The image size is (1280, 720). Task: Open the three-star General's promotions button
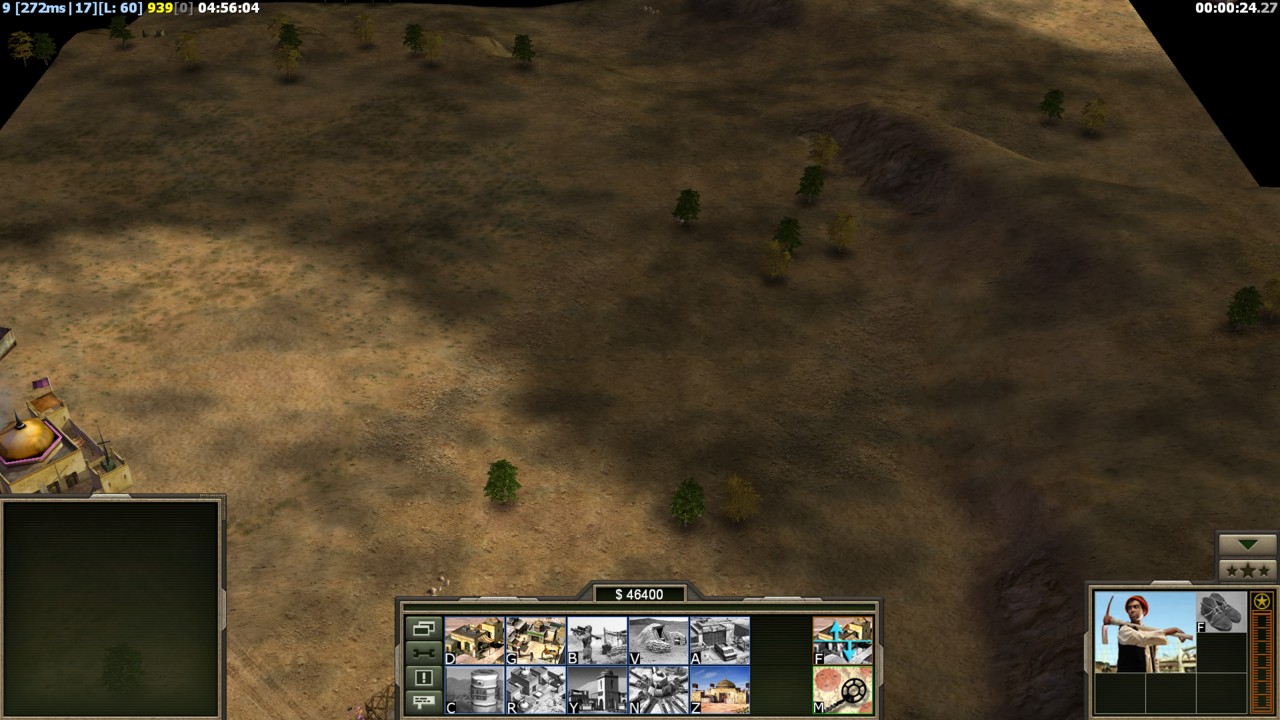(x=1246, y=570)
